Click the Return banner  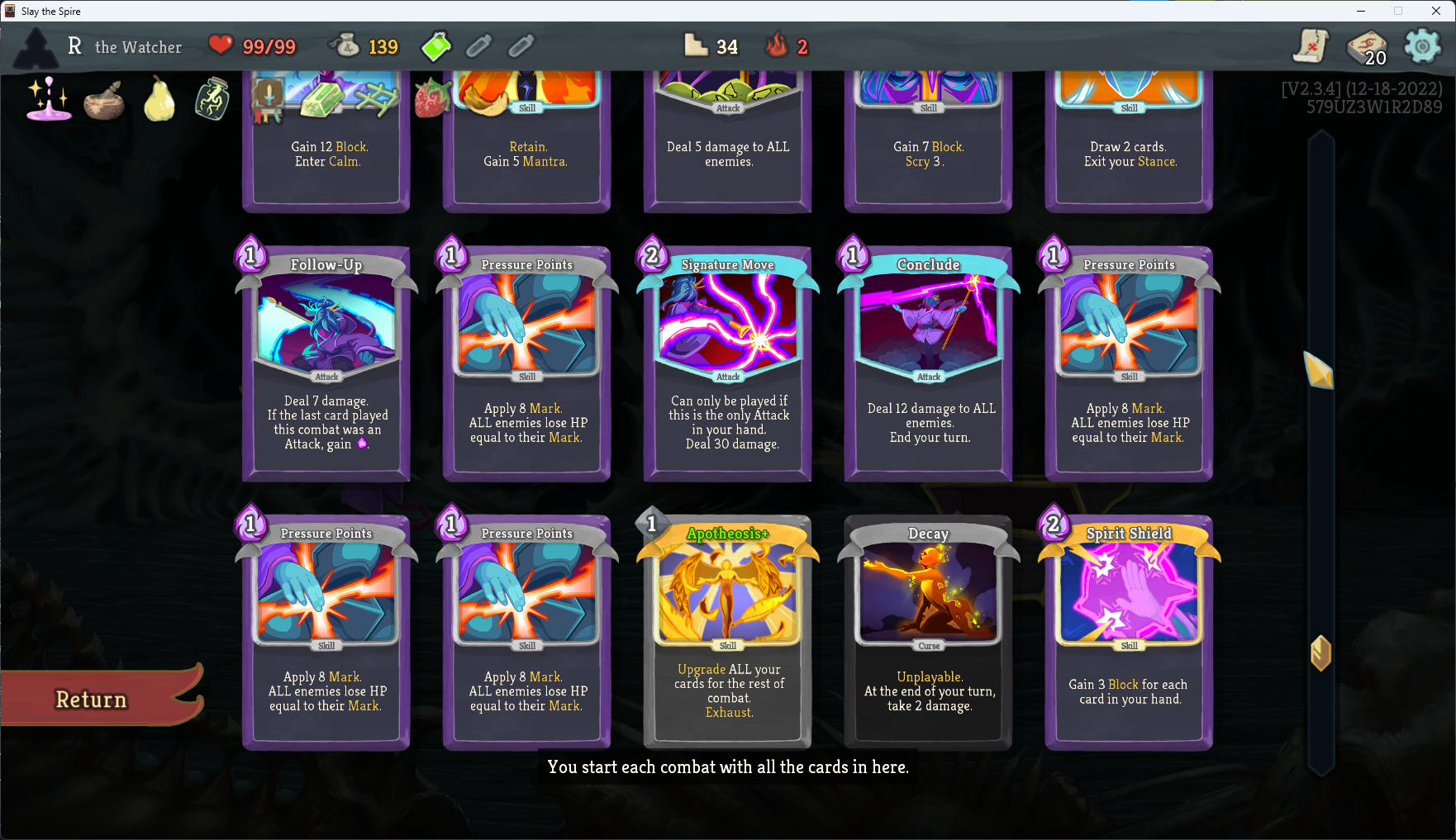[89, 700]
